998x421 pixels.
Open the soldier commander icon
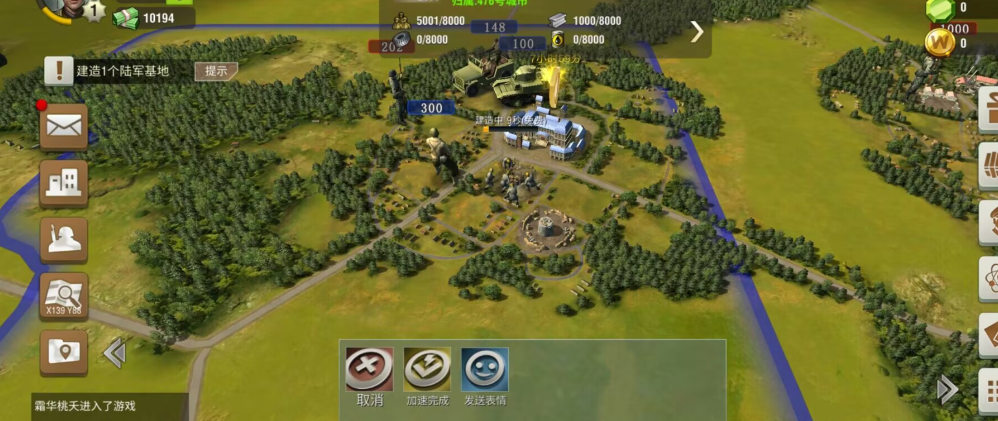point(64,239)
